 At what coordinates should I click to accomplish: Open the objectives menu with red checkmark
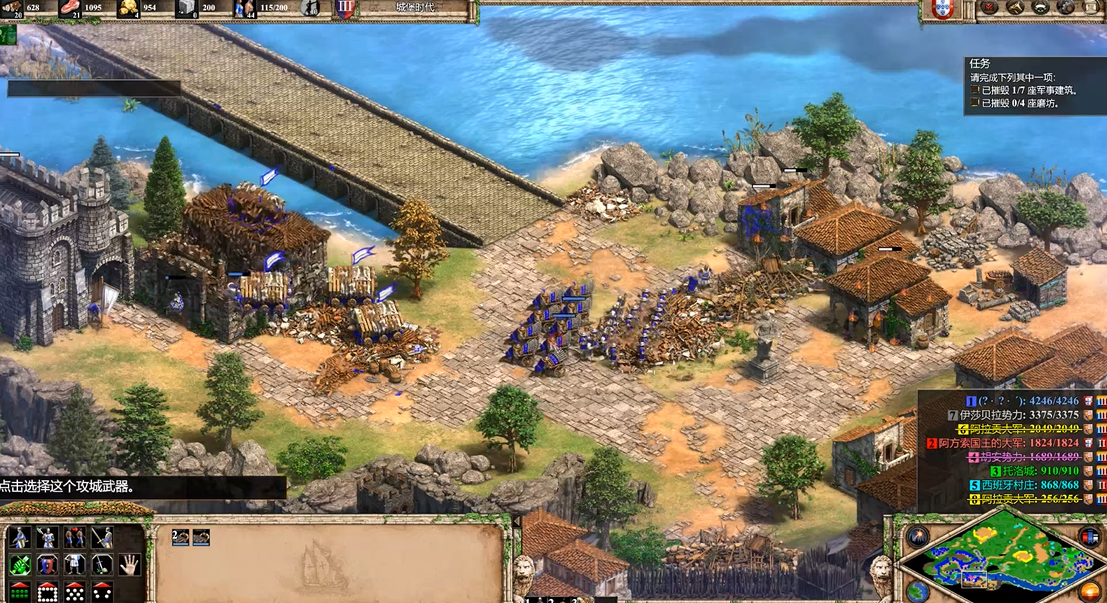988,8
